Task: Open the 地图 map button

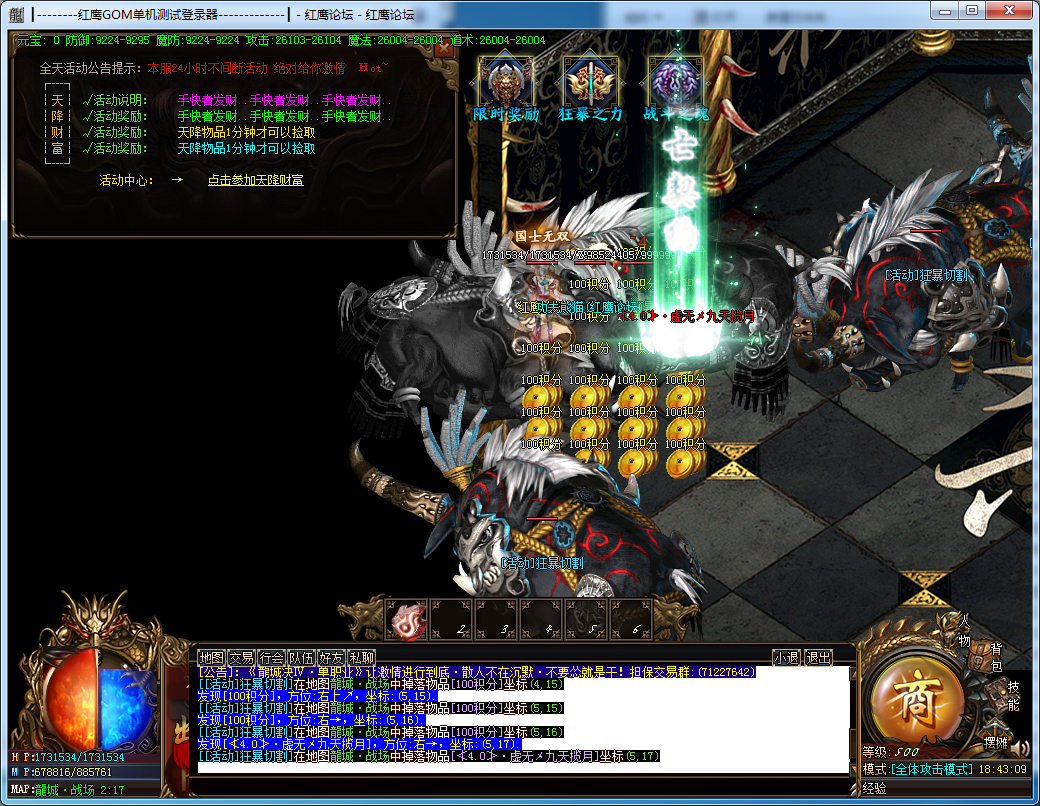Action: tap(212, 658)
